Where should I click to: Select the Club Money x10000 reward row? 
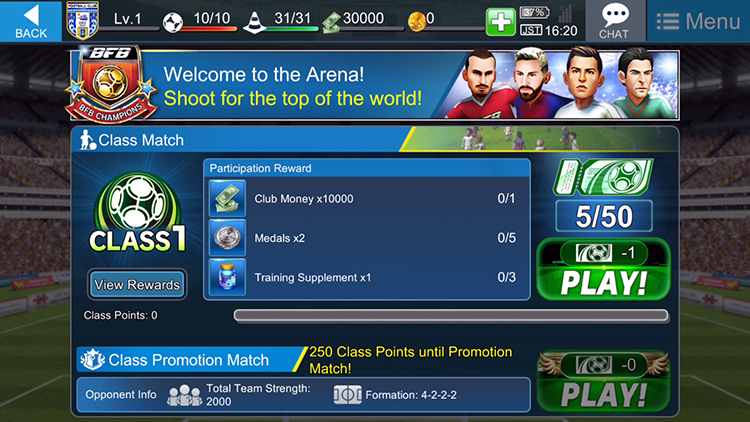coord(366,199)
